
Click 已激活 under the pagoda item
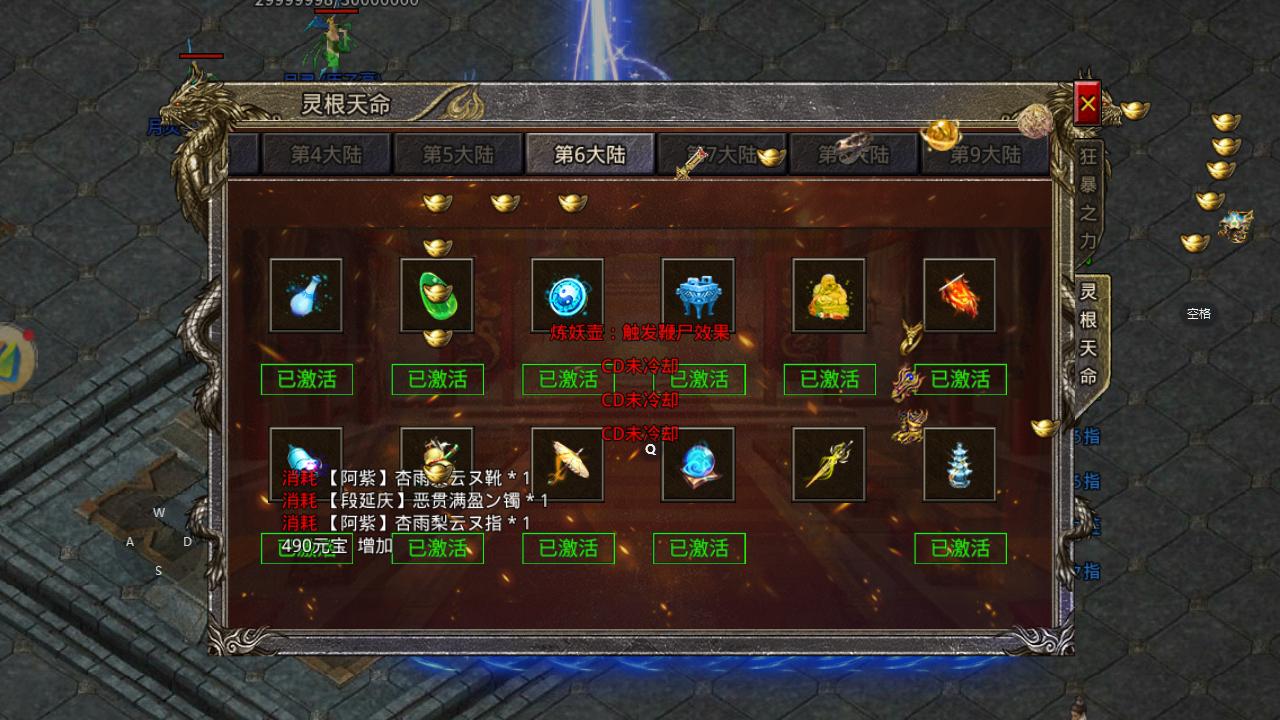coord(960,549)
